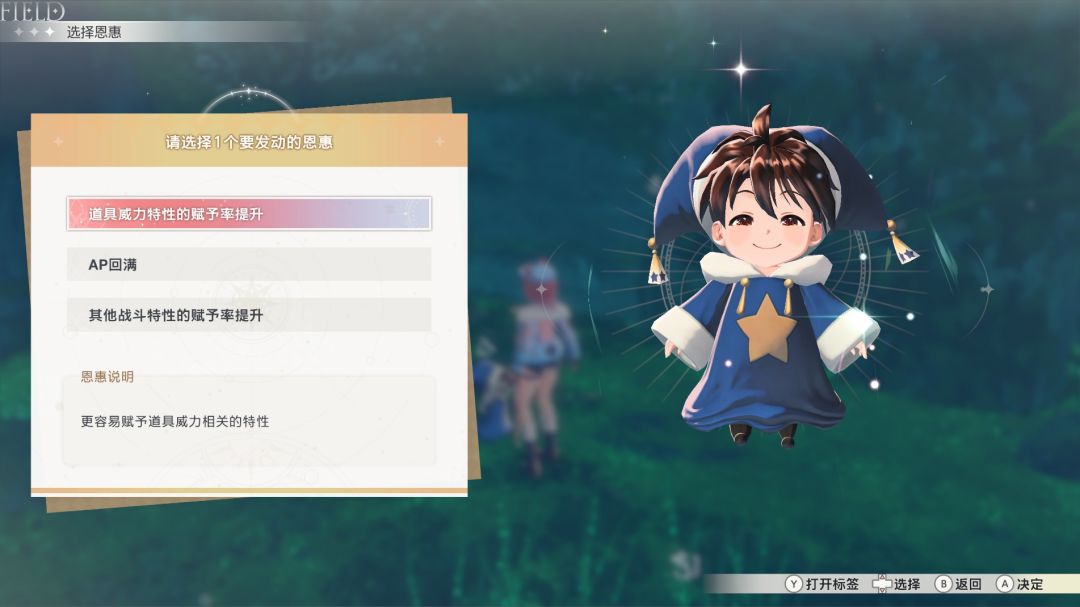Select 道具威力特性的赋予率提升 boon option
This screenshot has width=1080, height=607.
tap(249, 214)
